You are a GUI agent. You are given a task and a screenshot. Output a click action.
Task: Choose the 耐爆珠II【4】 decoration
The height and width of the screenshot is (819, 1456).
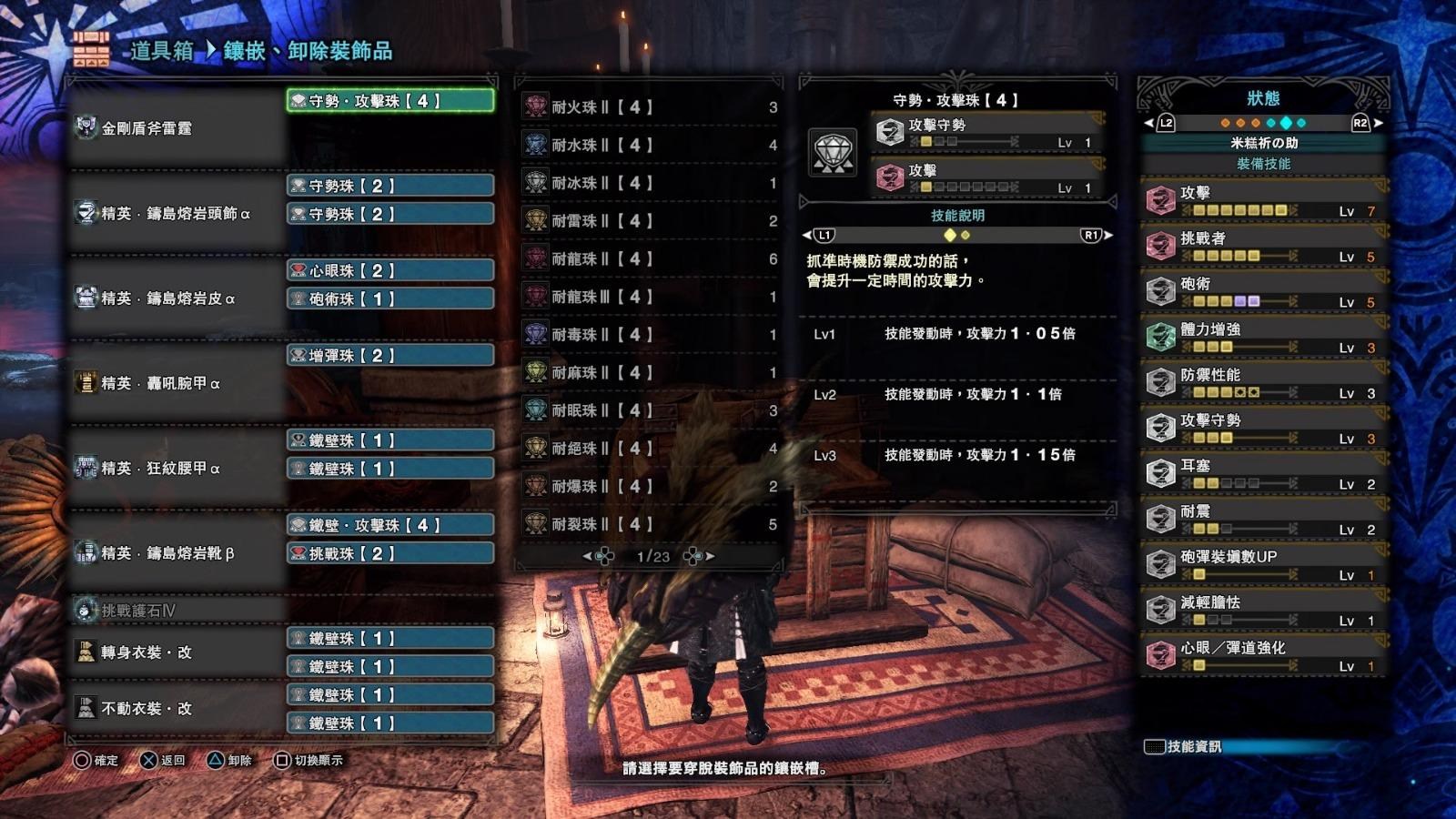(x=650, y=487)
